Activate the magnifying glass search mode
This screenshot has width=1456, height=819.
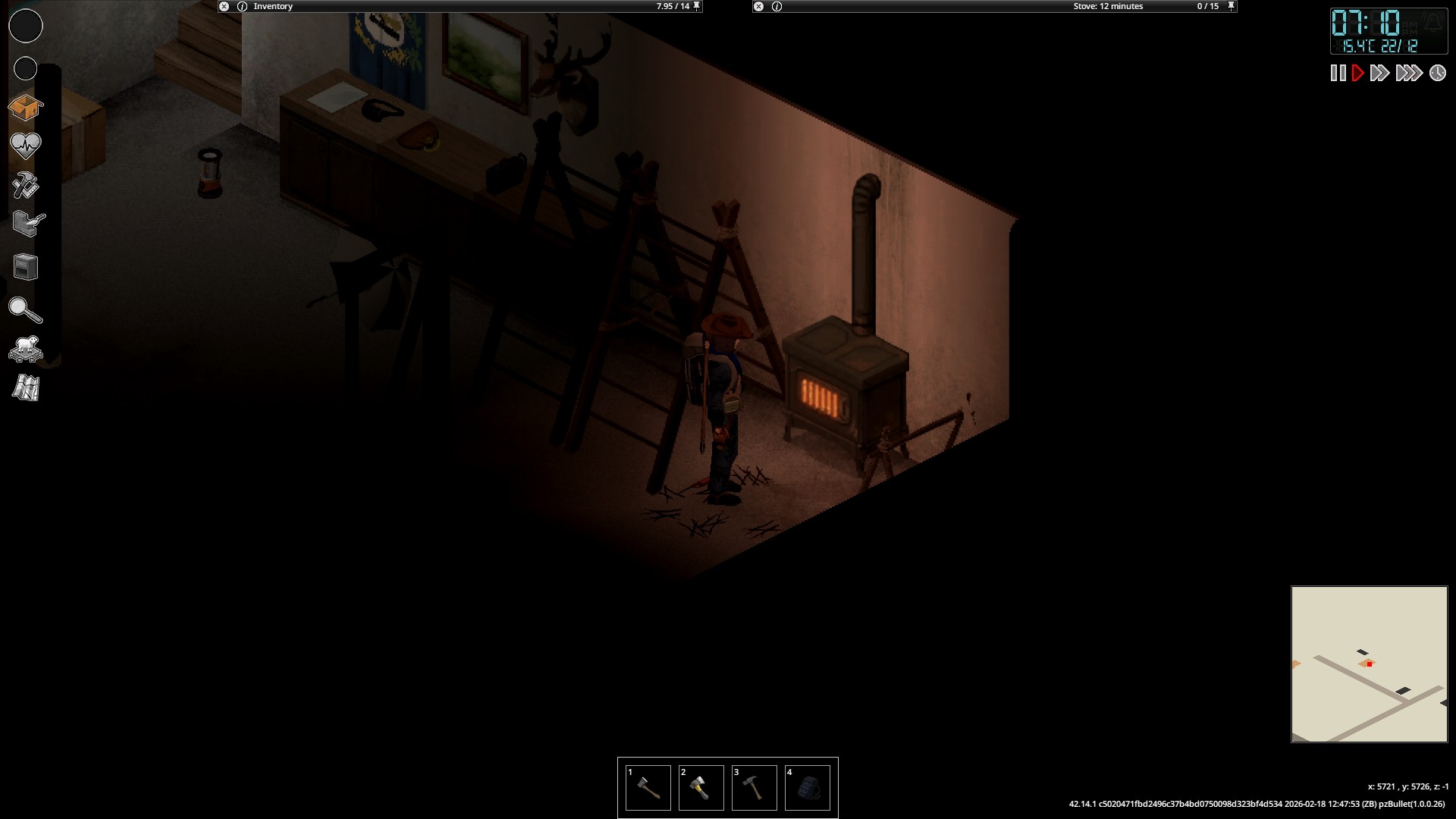click(x=25, y=310)
